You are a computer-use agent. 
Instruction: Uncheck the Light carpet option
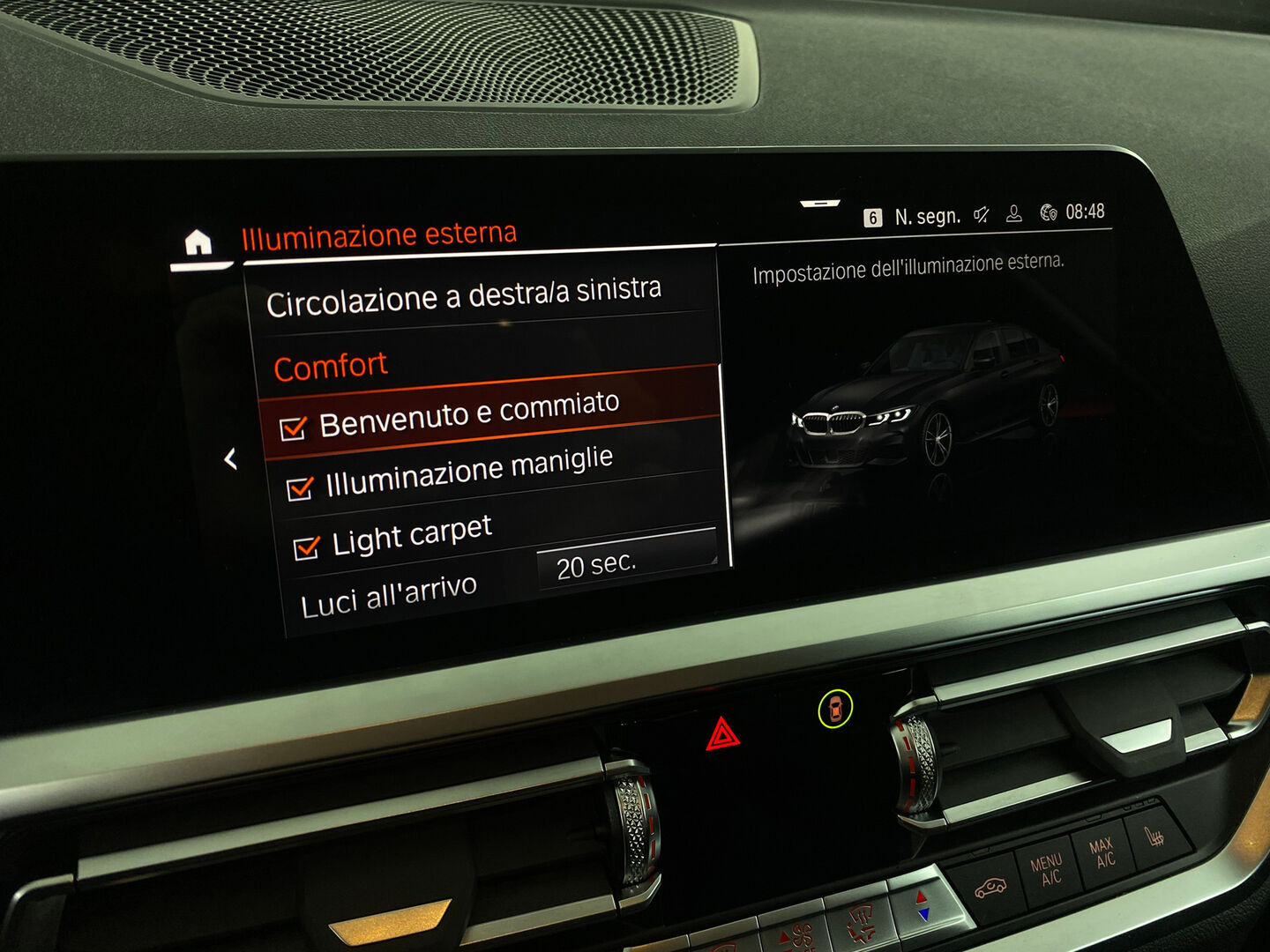(306, 547)
